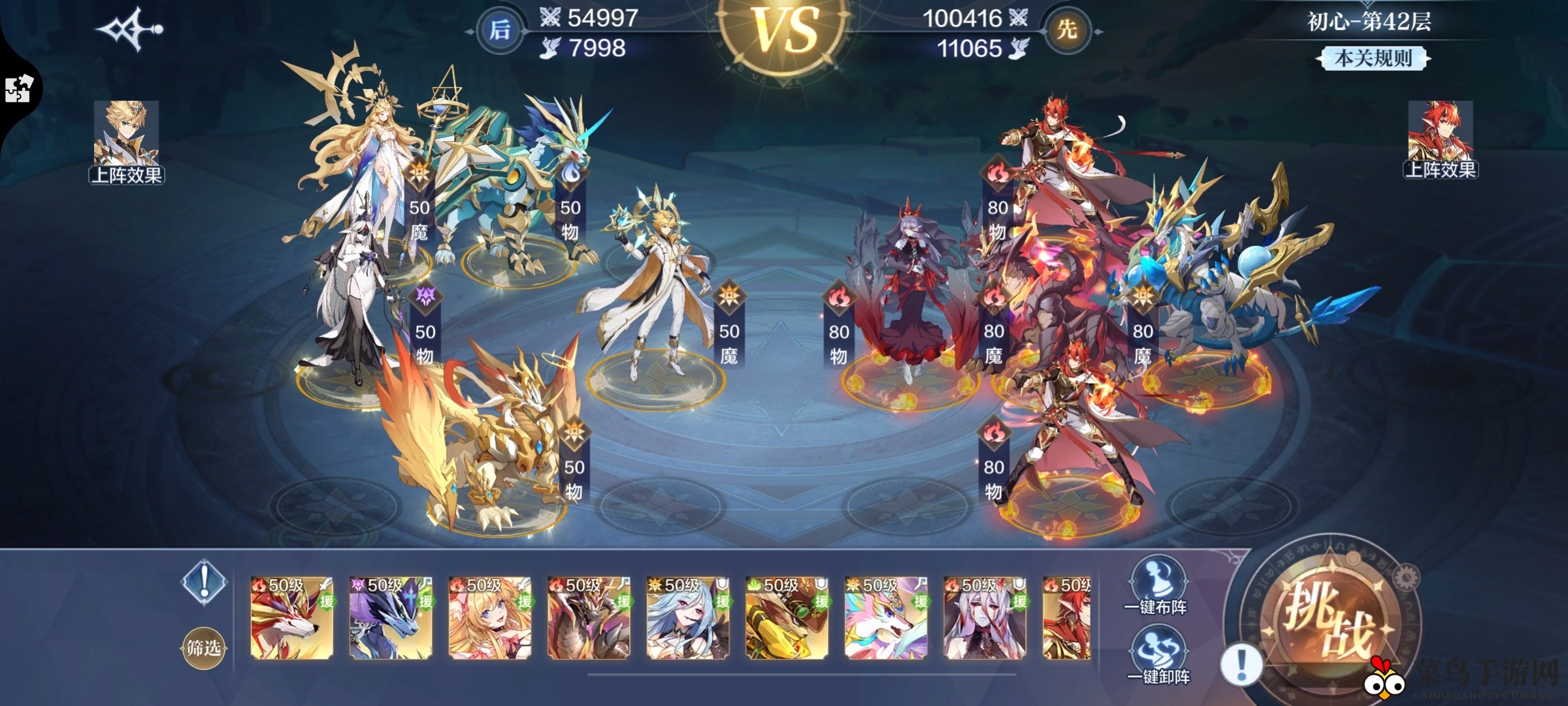Pick the white-haired pale hero card
This screenshot has width=1568, height=706.
coord(985,618)
